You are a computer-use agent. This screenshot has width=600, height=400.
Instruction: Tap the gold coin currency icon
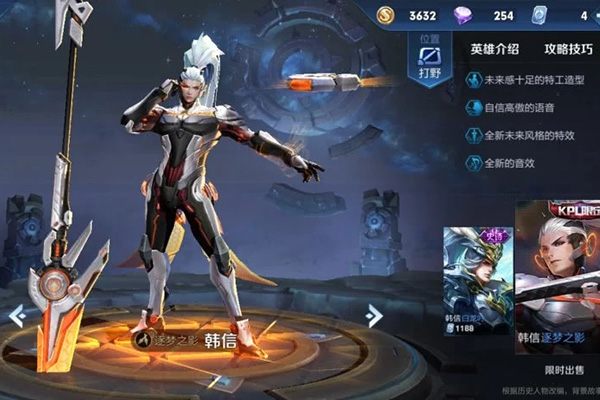pyautogui.click(x=386, y=15)
